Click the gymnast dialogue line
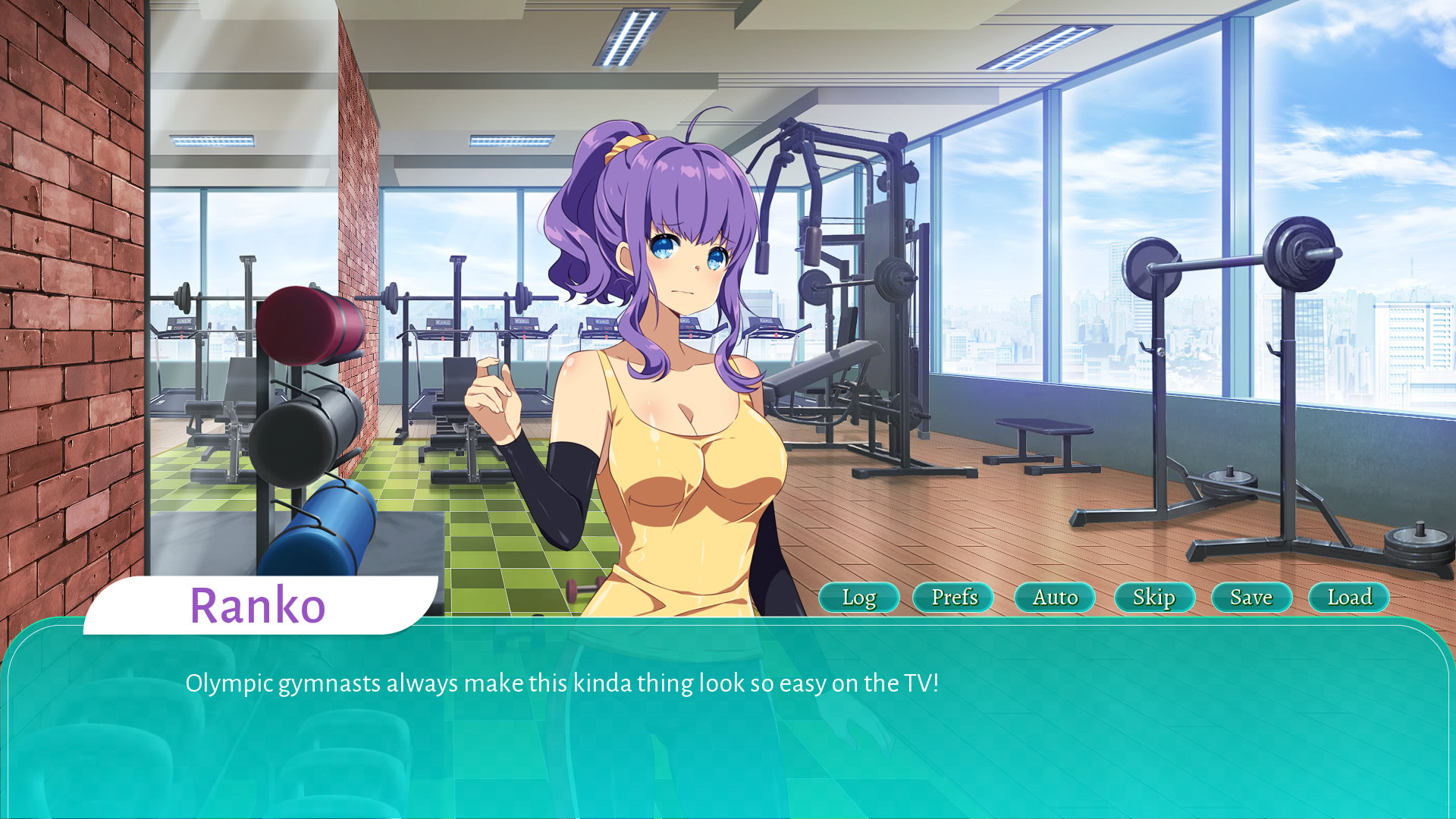The width and height of the screenshot is (1456, 819). pos(563,683)
